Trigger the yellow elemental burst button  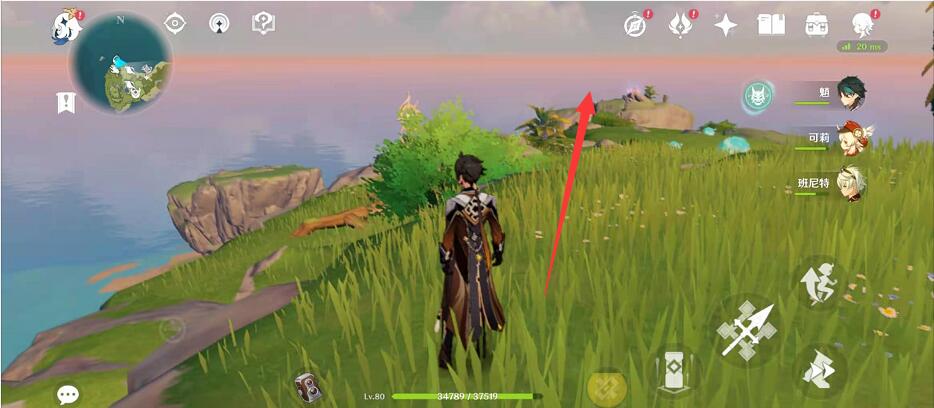tap(606, 386)
